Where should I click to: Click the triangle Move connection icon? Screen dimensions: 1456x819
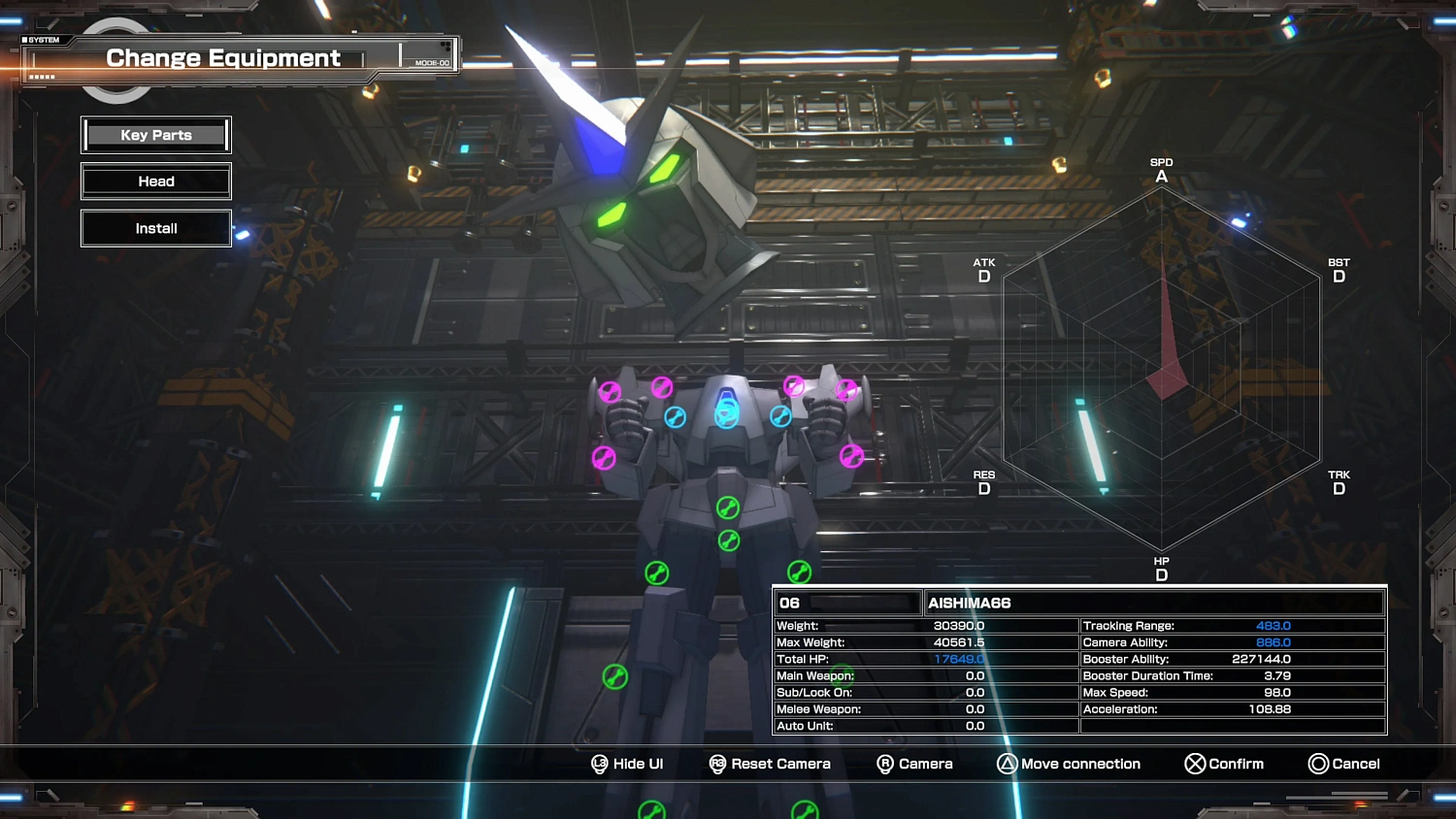tap(1009, 764)
